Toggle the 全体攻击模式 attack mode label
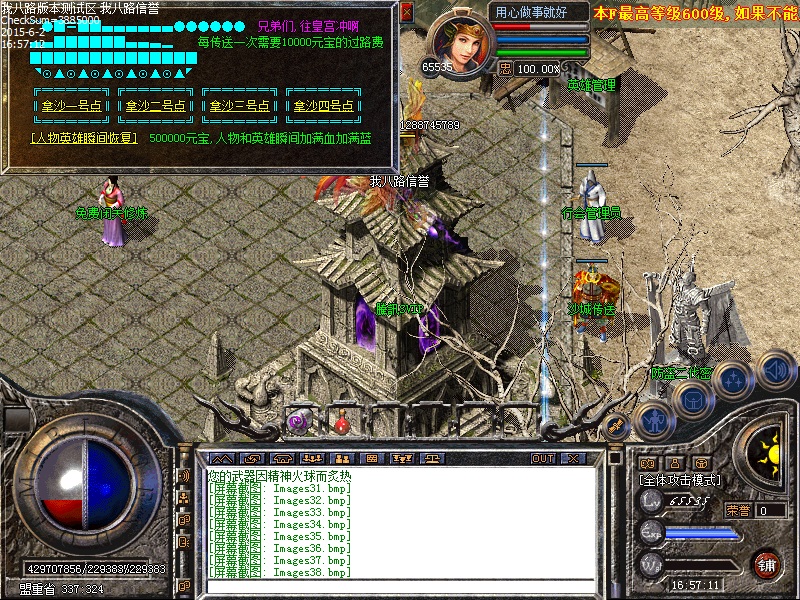The width and height of the screenshot is (800, 600). pyautogui.click(x=680, y=480)
